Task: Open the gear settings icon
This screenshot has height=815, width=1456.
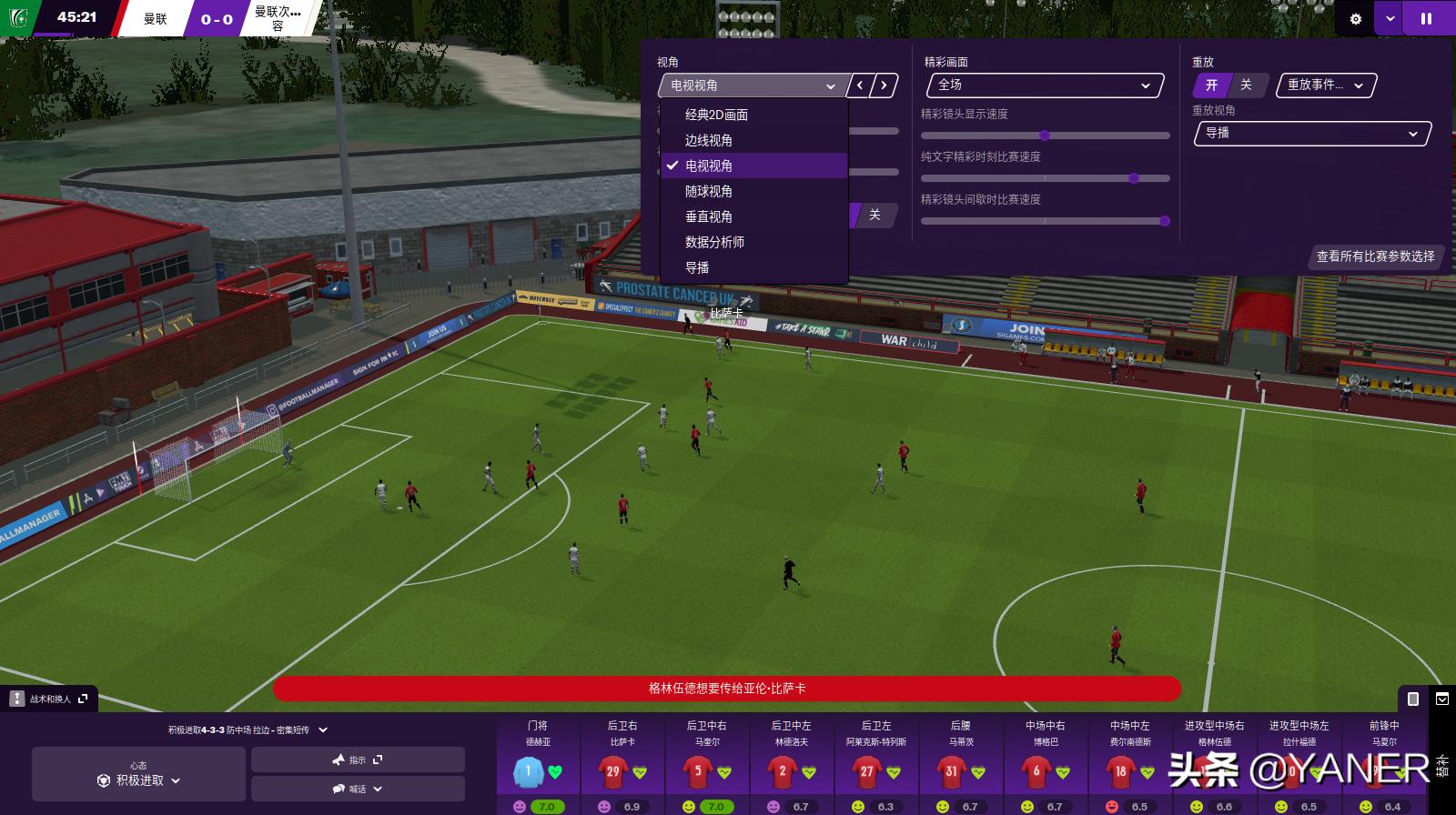Action: tap(1355, 18)
